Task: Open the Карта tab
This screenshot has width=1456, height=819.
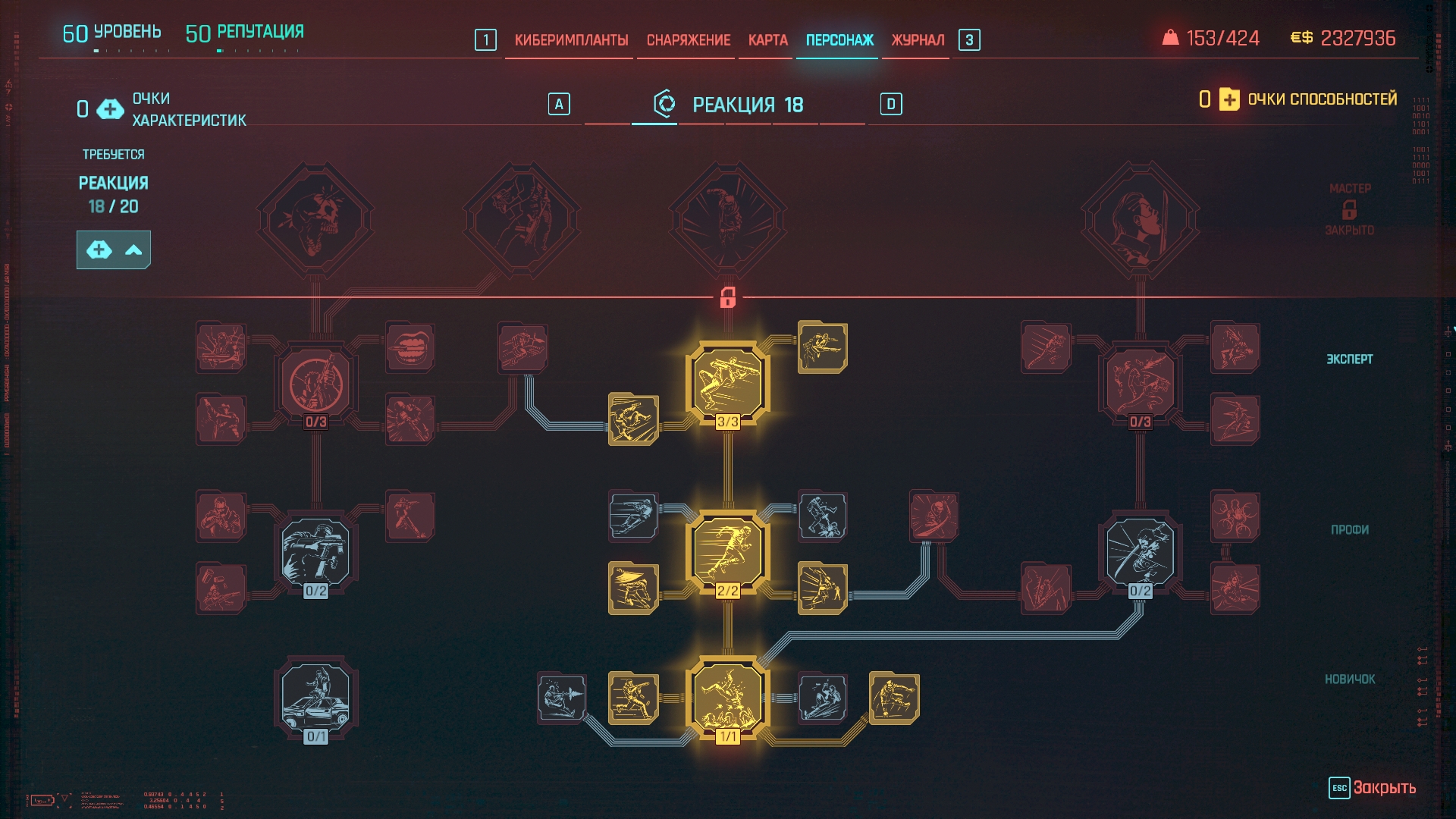Action: point(767,40)
